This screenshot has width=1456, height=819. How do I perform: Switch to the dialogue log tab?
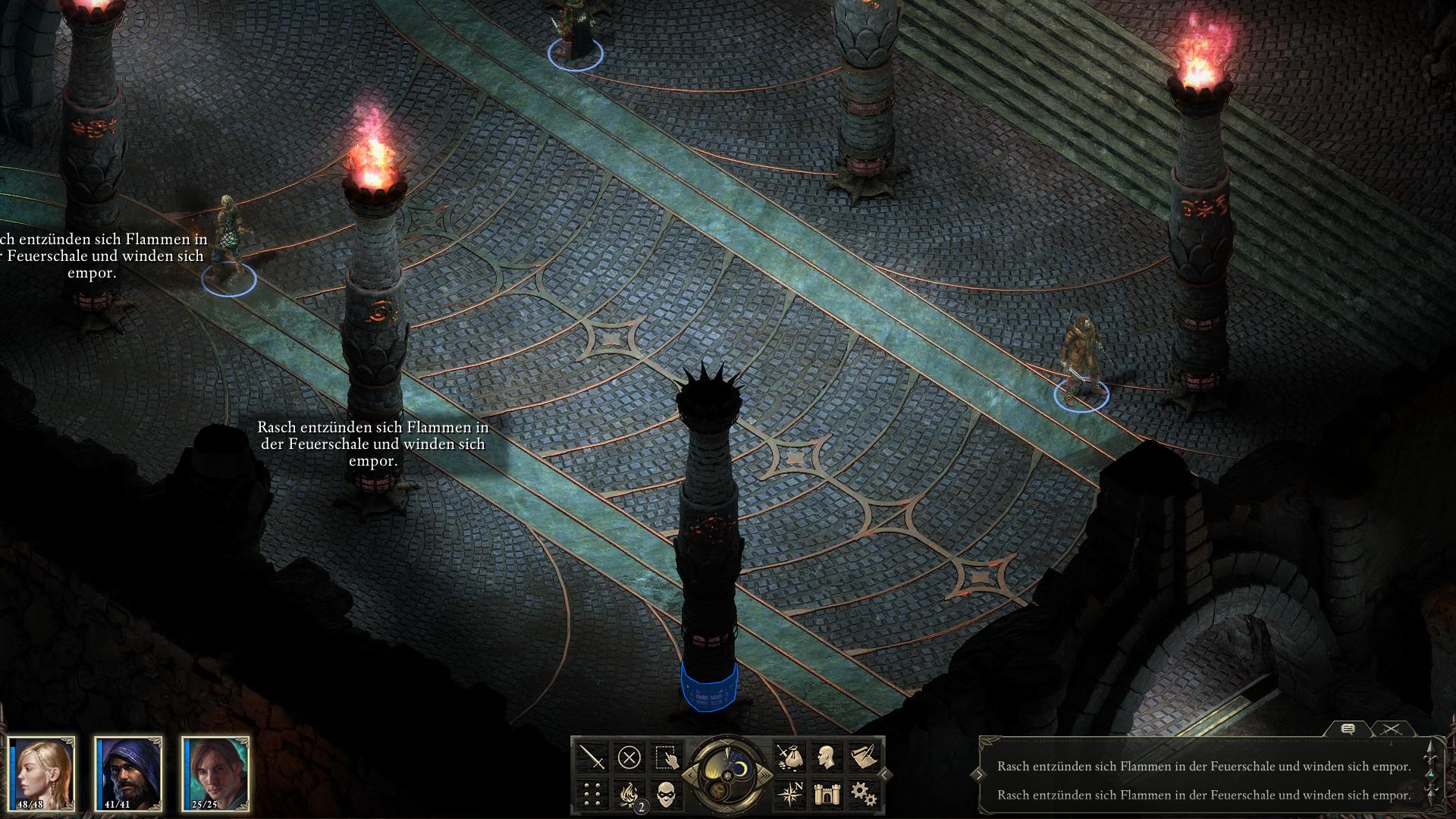point(1348,730)
